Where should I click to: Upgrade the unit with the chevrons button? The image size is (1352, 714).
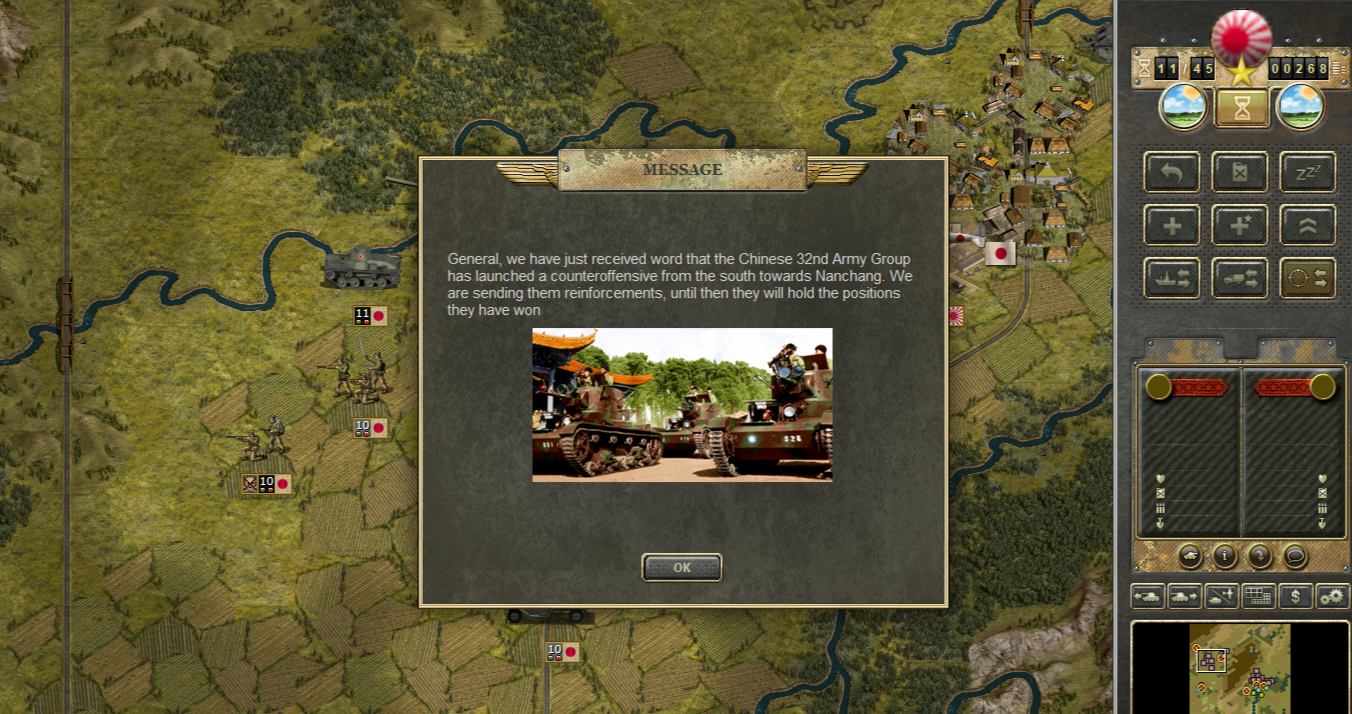tap(1307, 225)
